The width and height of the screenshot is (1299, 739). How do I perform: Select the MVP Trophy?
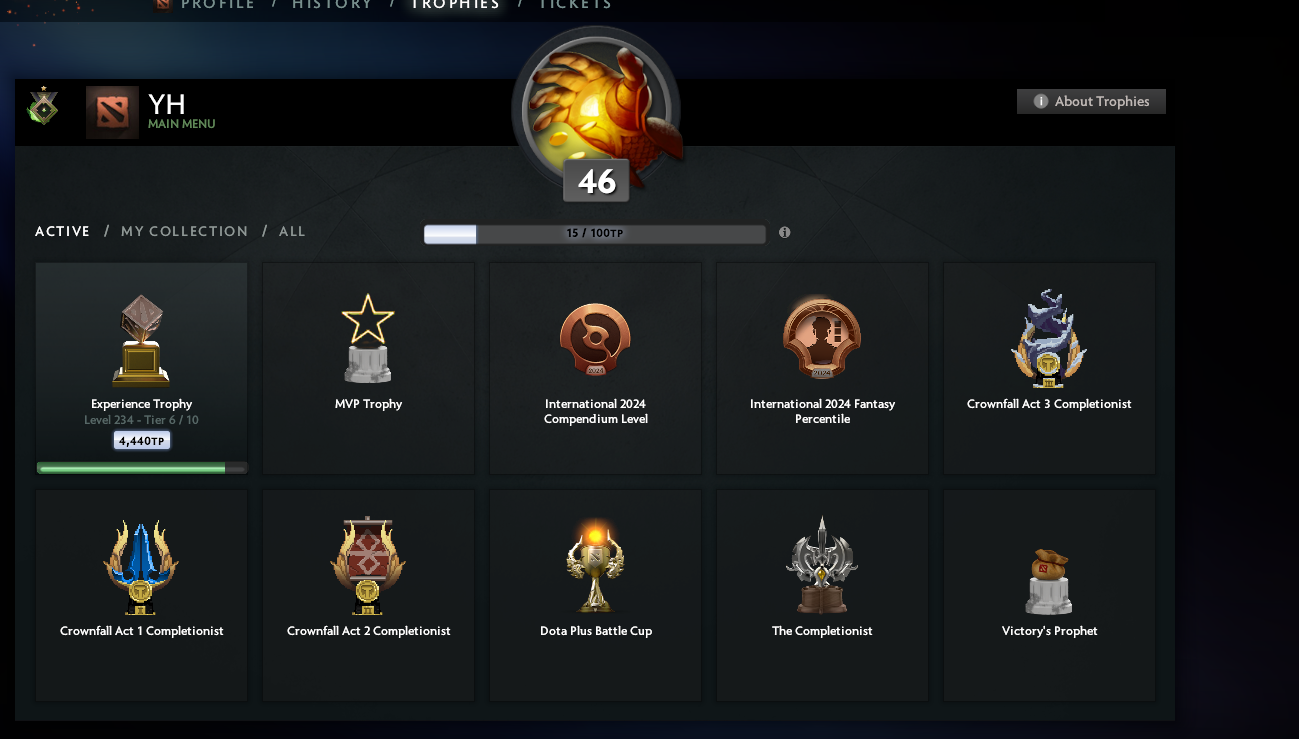(x=368, y=368)
